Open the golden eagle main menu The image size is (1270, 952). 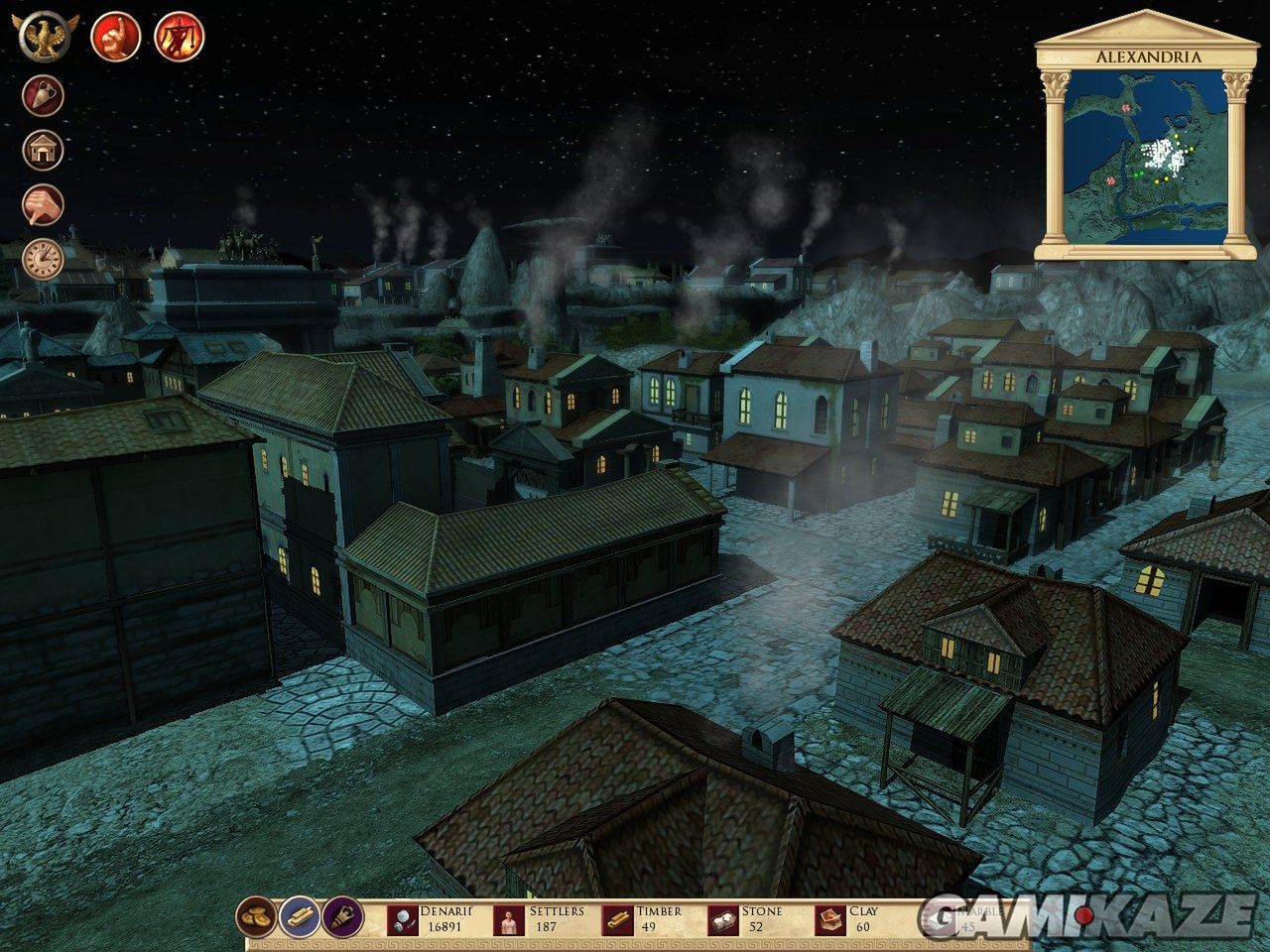(x=45, y=37)
